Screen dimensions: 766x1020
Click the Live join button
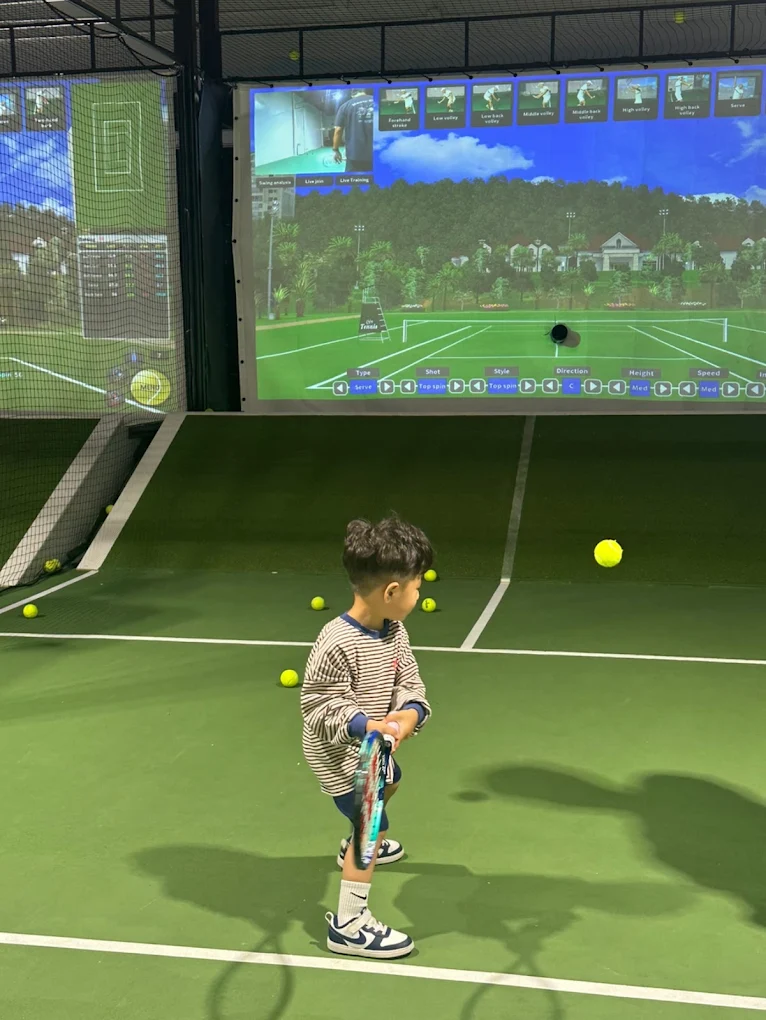click(314, 182)
